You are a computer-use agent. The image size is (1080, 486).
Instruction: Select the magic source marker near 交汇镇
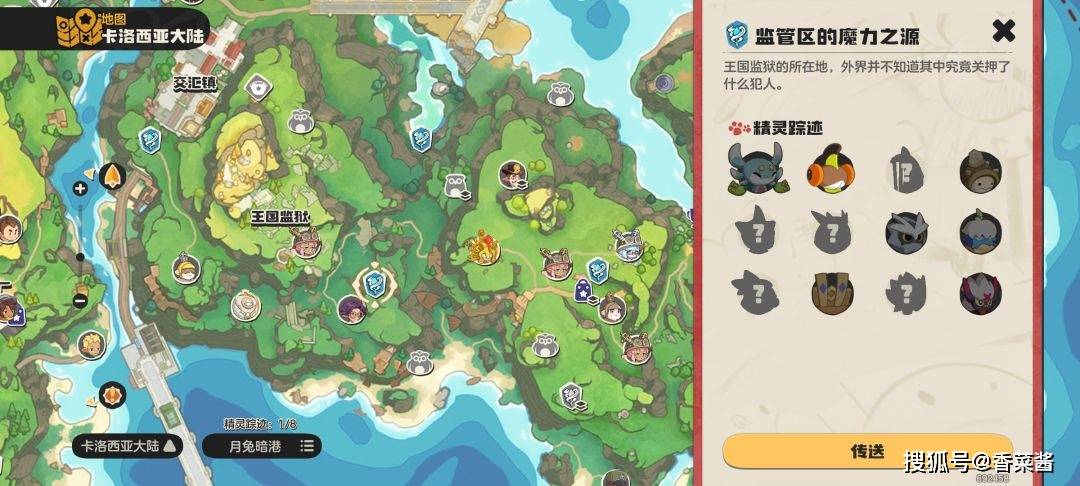coord(149,139)
